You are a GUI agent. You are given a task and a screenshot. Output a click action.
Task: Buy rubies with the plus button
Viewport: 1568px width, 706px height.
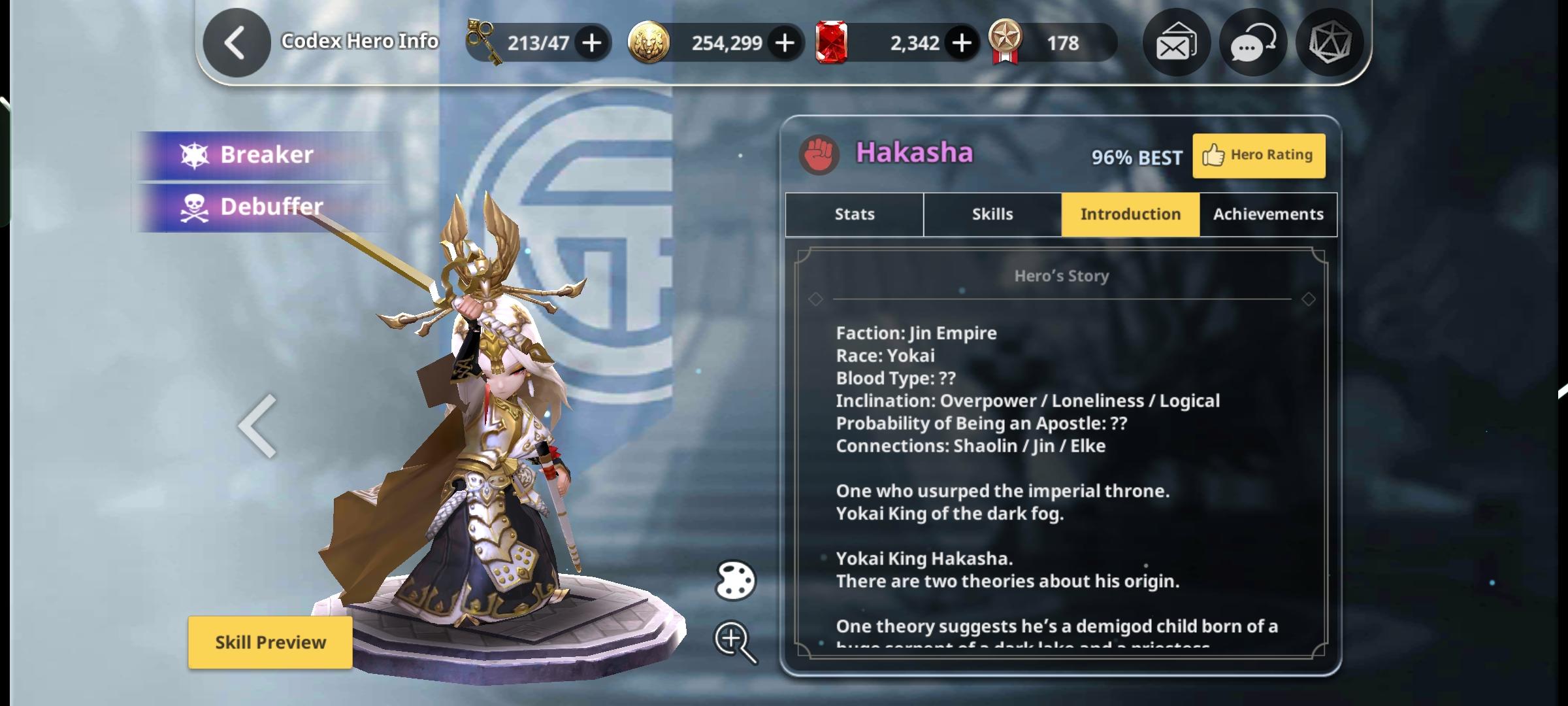coord(961,43)
